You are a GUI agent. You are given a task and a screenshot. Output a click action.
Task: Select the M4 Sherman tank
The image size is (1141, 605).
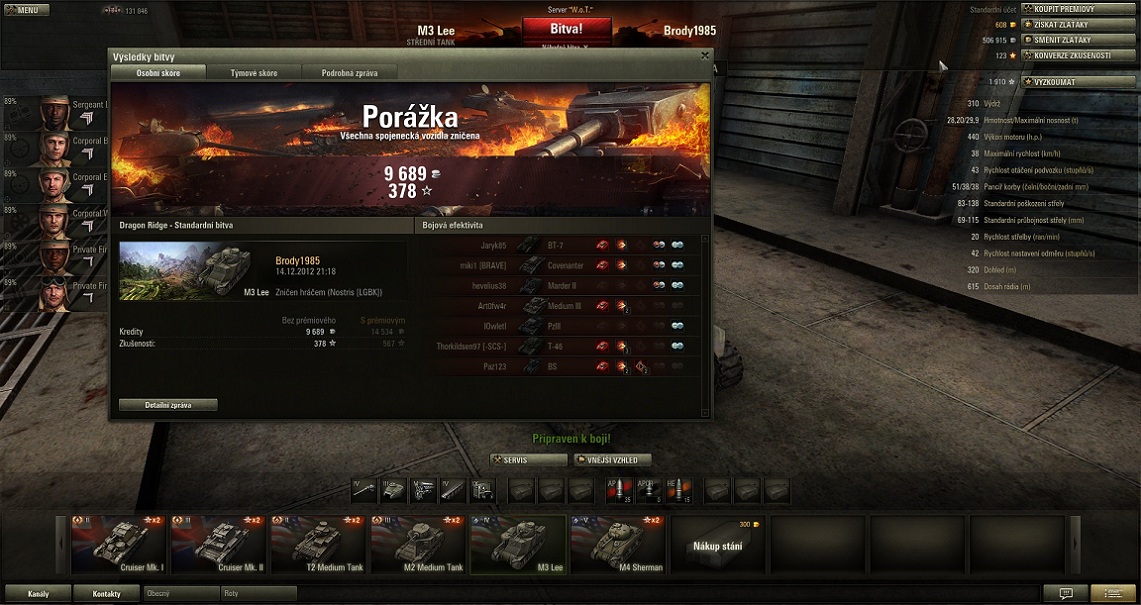point(619,545)
